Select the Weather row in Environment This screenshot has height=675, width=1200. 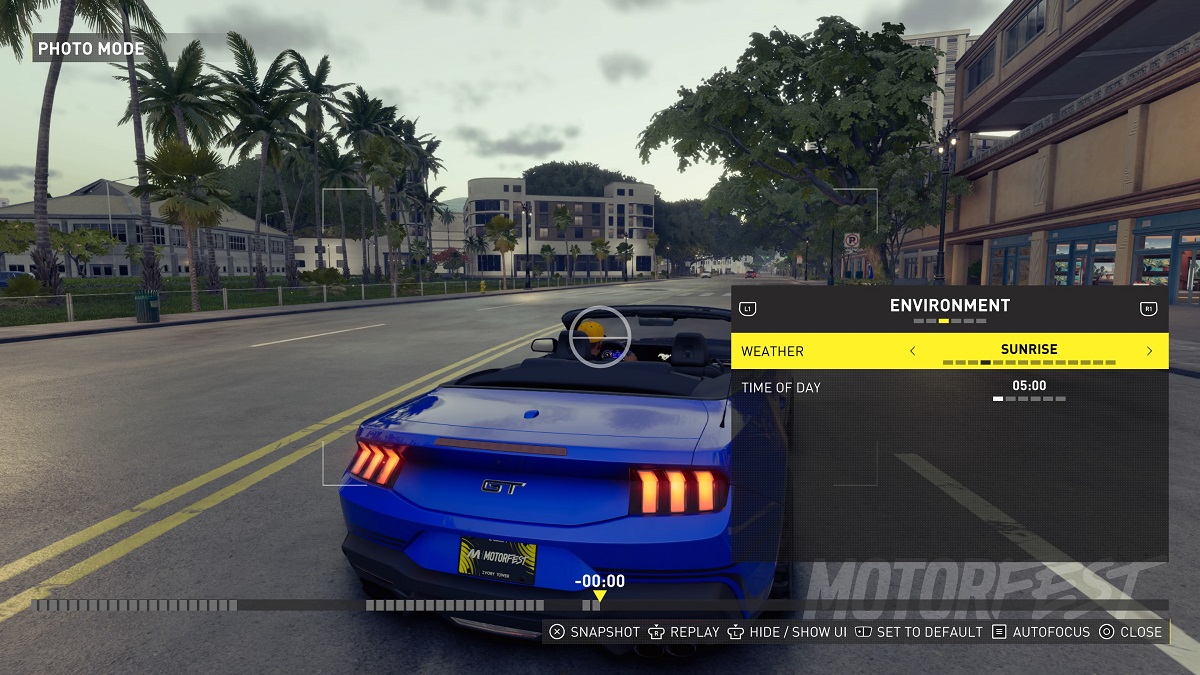pyautogui.click(x=772, y=351)
